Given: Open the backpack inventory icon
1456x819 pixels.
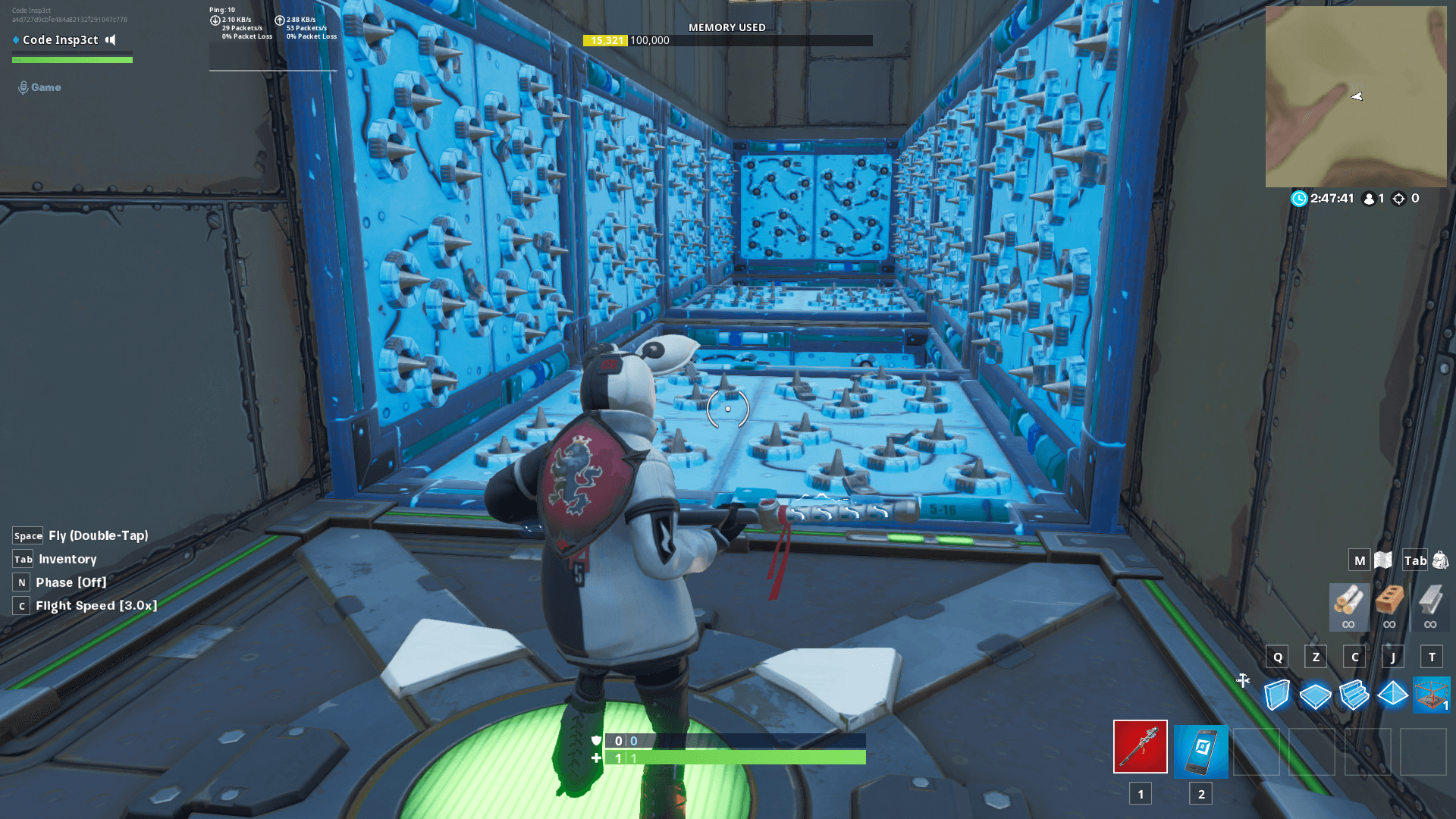Looking at the screenshot, I should coord(1440,560).
